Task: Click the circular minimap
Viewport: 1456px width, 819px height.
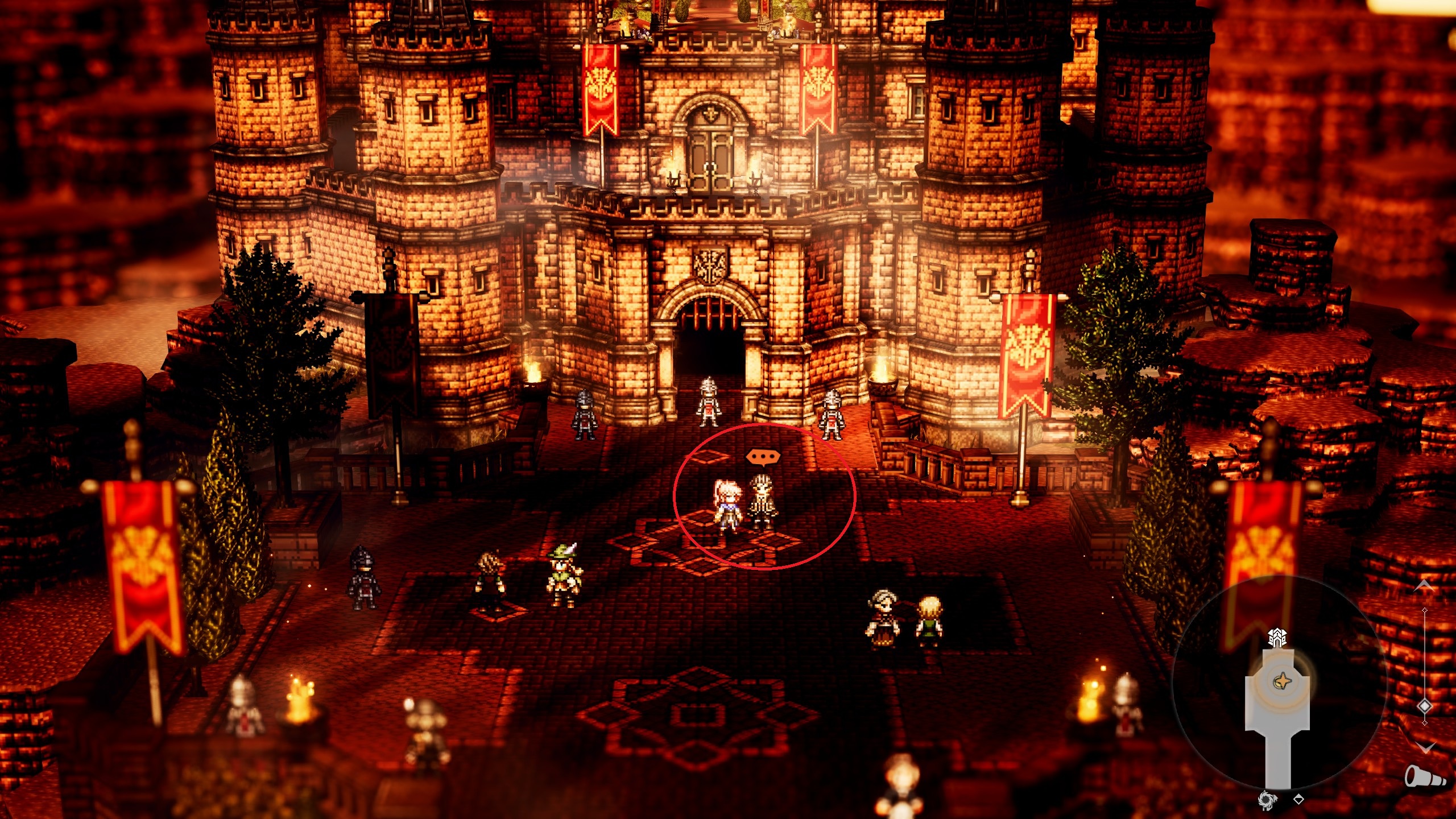Action: click(x=1279, y=684)
